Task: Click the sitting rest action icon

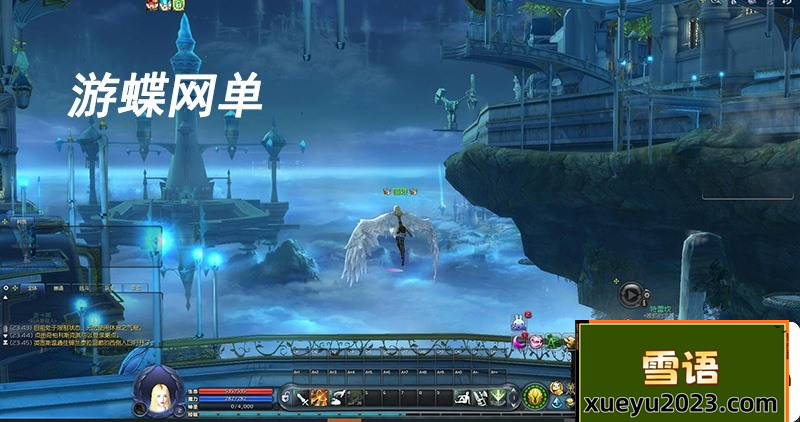Action: click(x=464, y=397)
